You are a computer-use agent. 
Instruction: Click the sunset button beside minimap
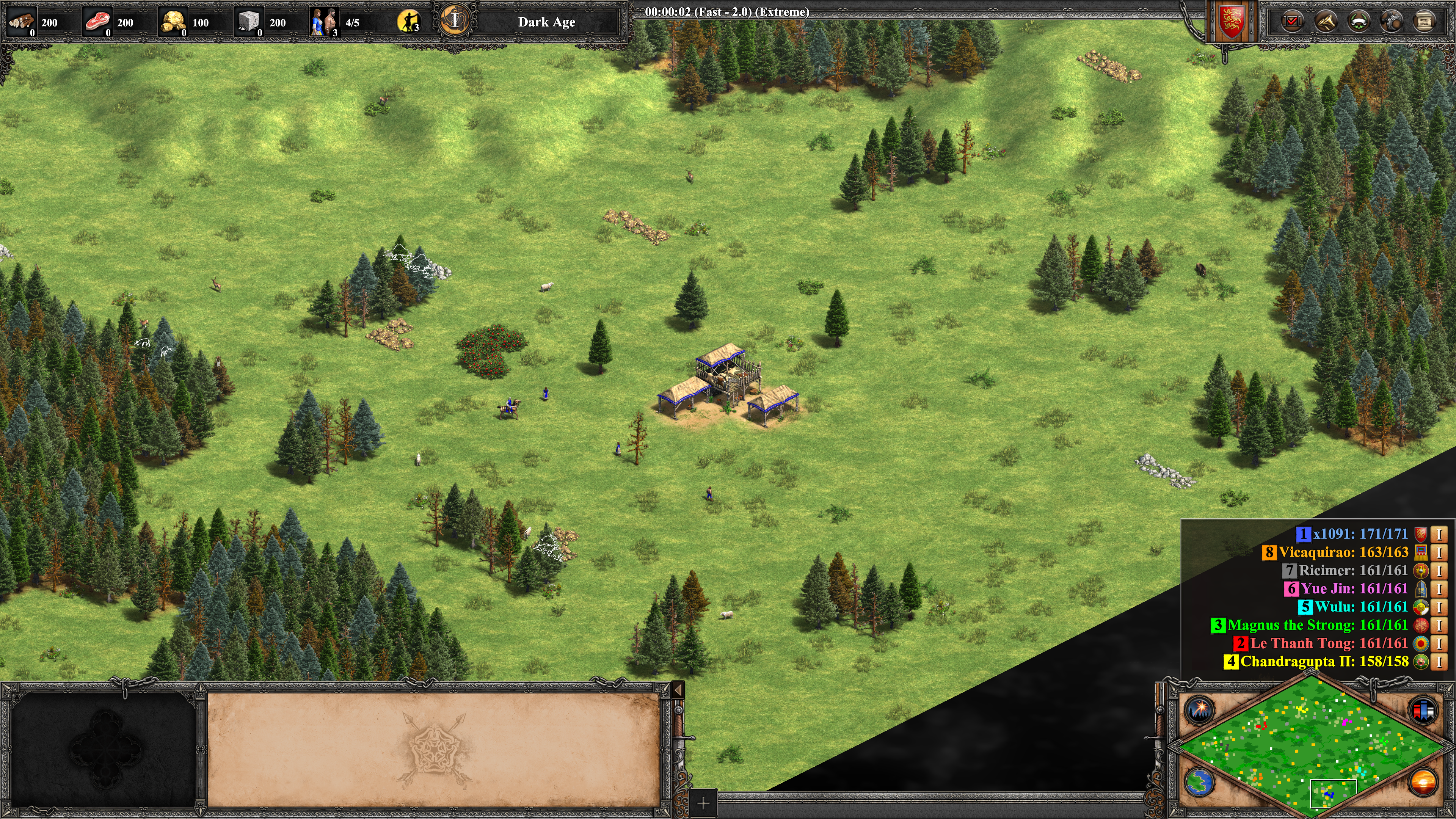[x=1423, y=783]
